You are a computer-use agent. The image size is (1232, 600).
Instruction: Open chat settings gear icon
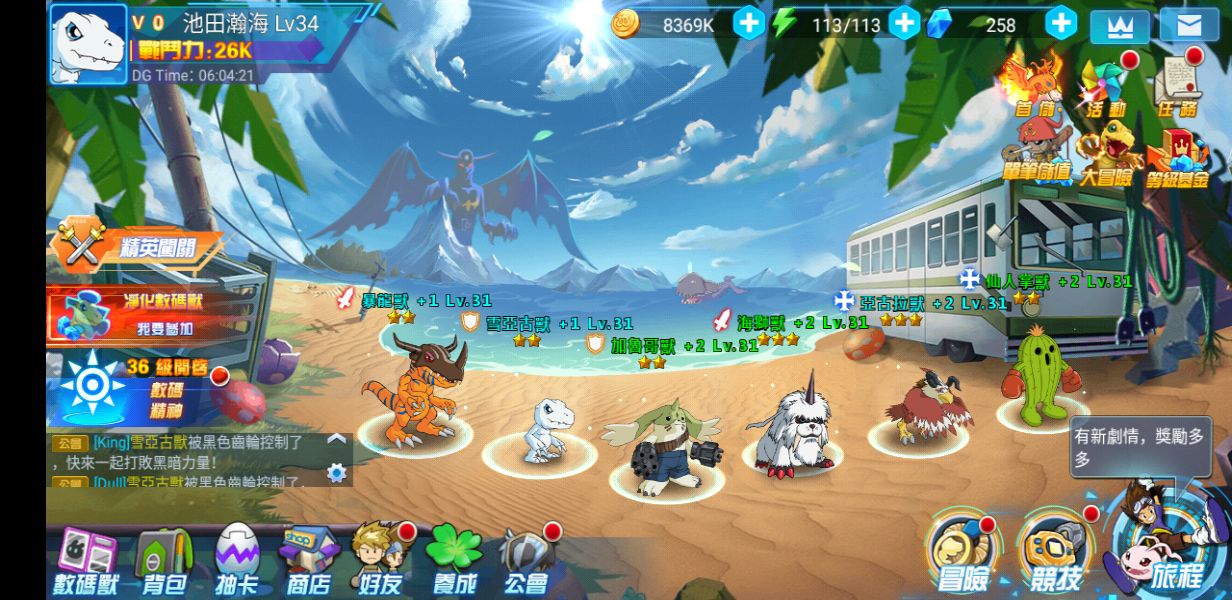[x=337, y=473]
